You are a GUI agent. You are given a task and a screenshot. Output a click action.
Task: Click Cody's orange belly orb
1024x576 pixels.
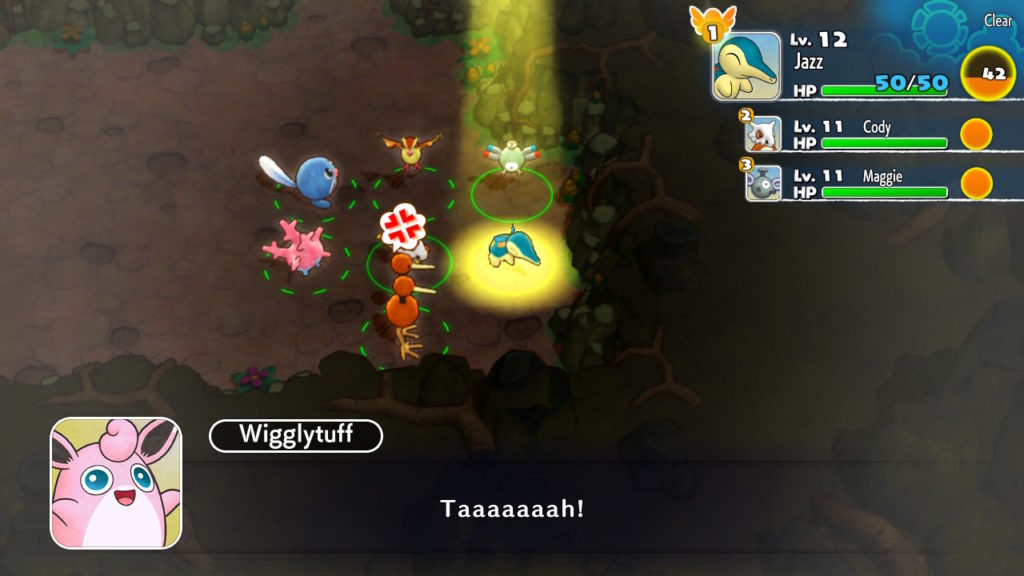point(976,134)
